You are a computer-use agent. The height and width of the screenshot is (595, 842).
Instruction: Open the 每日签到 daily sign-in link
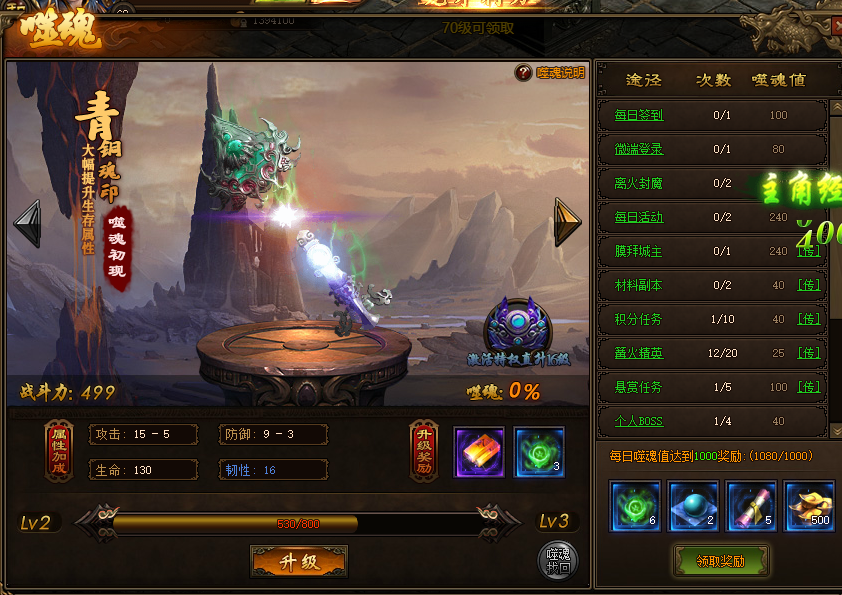(639, 115)
